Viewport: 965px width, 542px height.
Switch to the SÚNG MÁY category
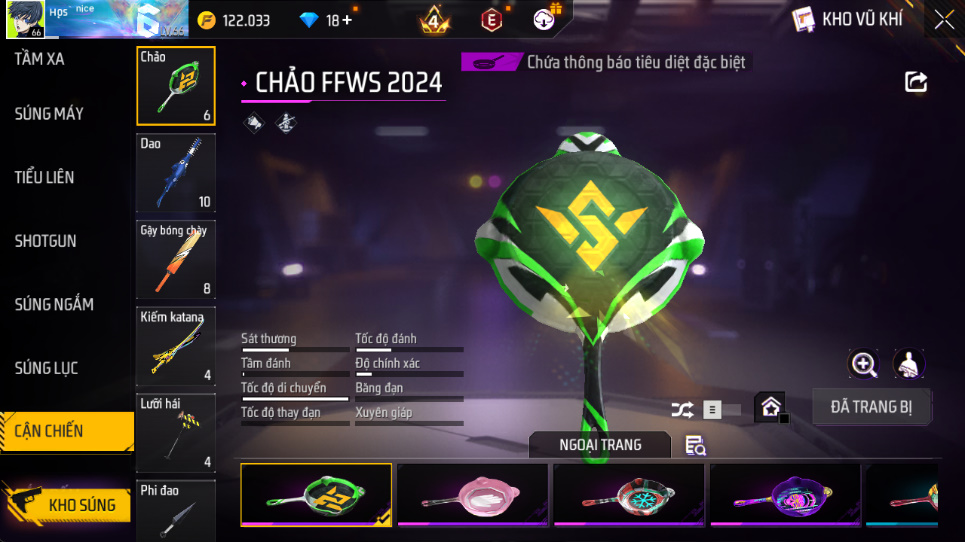click(x=49, y=114)
